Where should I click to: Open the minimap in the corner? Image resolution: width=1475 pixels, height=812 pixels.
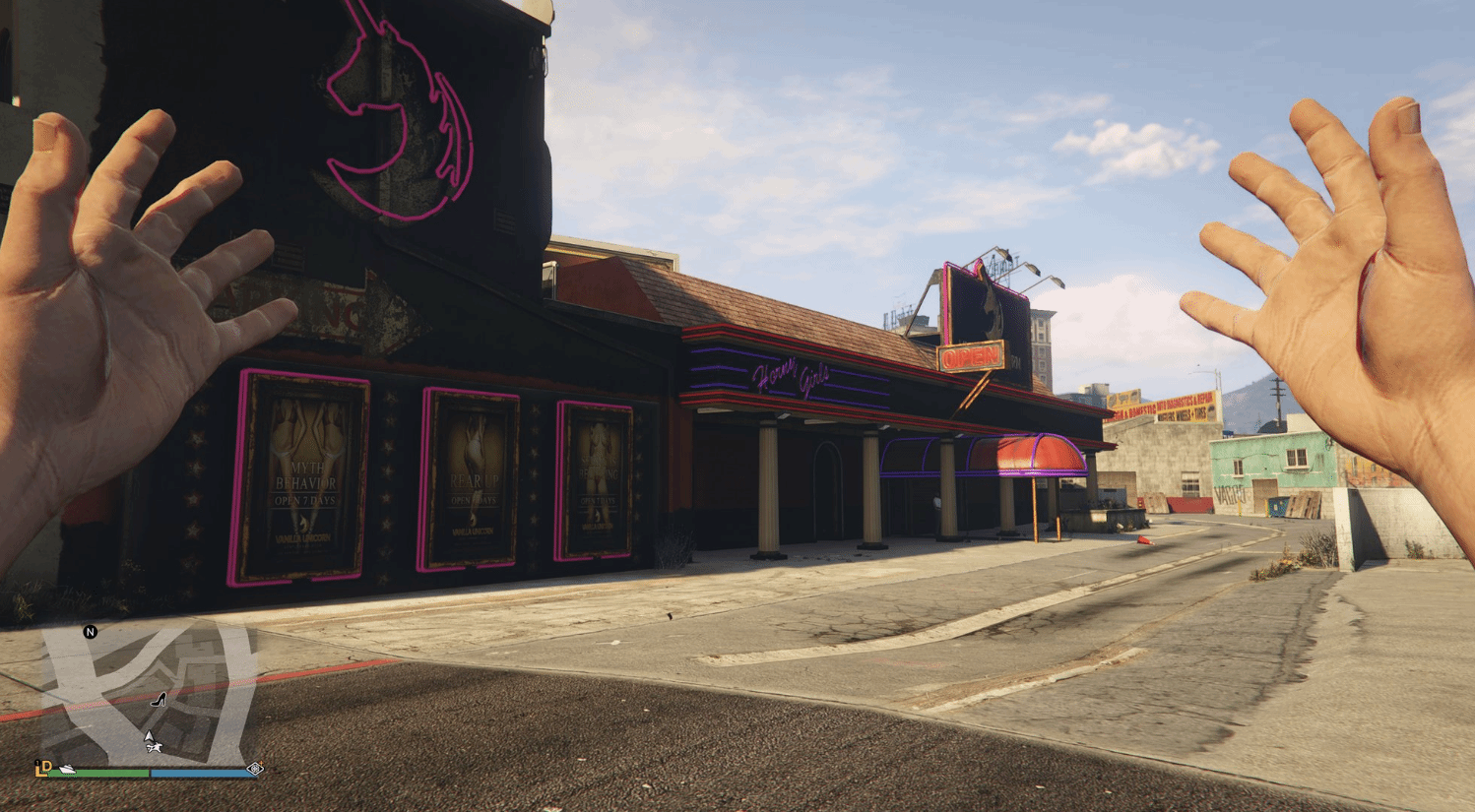[148, 695]
